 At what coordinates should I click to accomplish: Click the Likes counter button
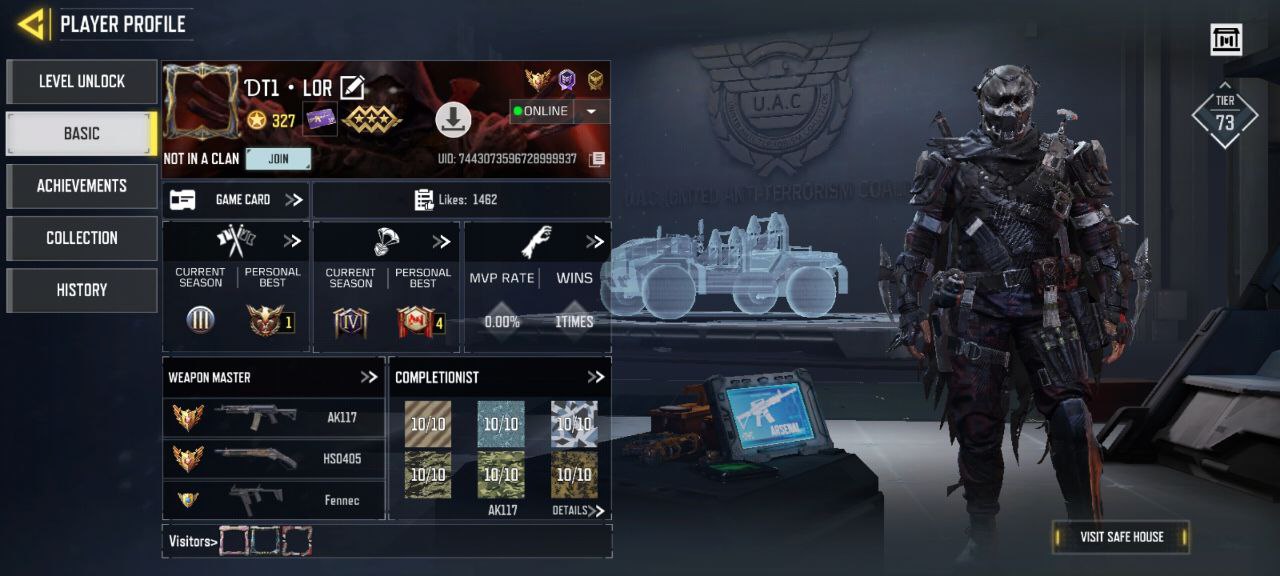pyautogui.click(x=461, y=200)
